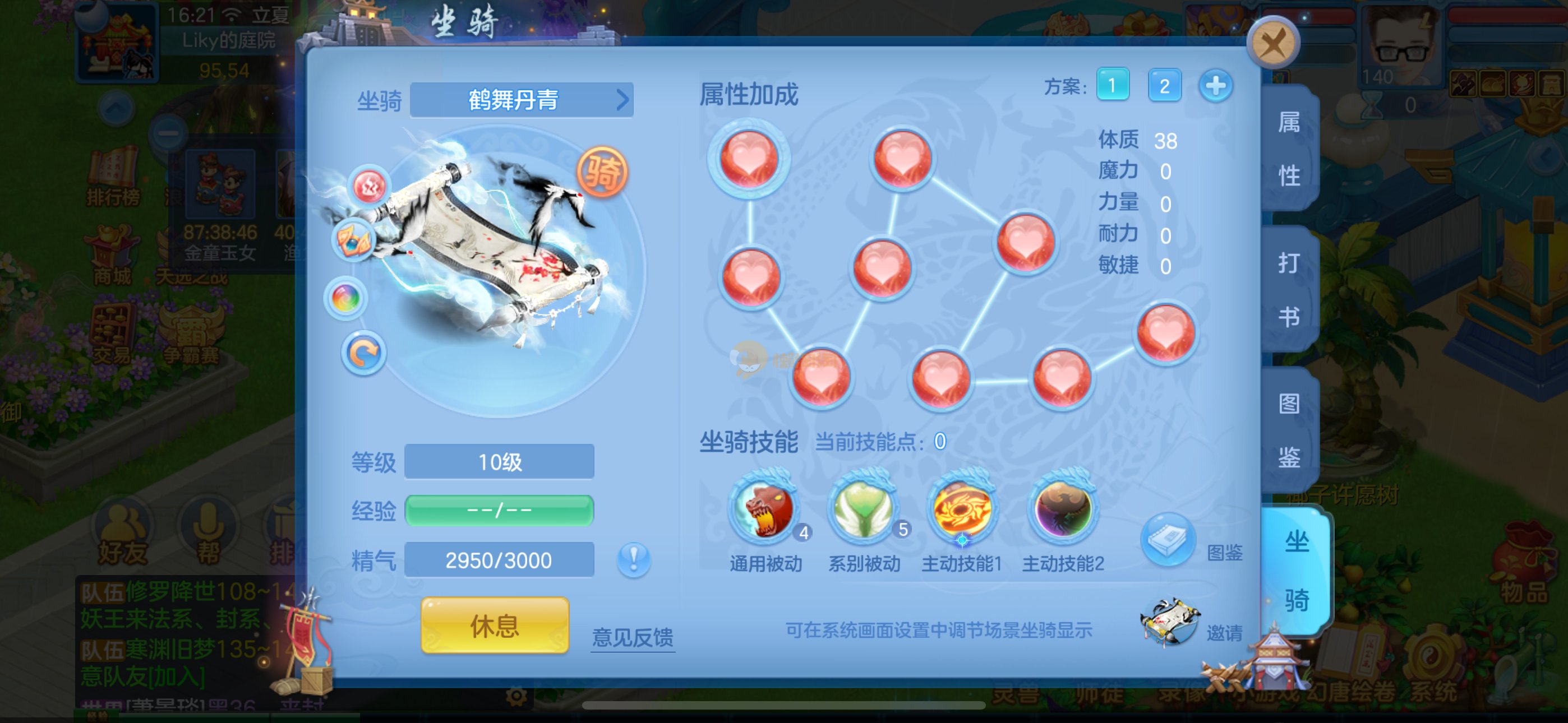Open the 意见反馈 feedback link
The height and width of the screenshot is (723, 1568).
pyautogui.click(x=633, y=637)
